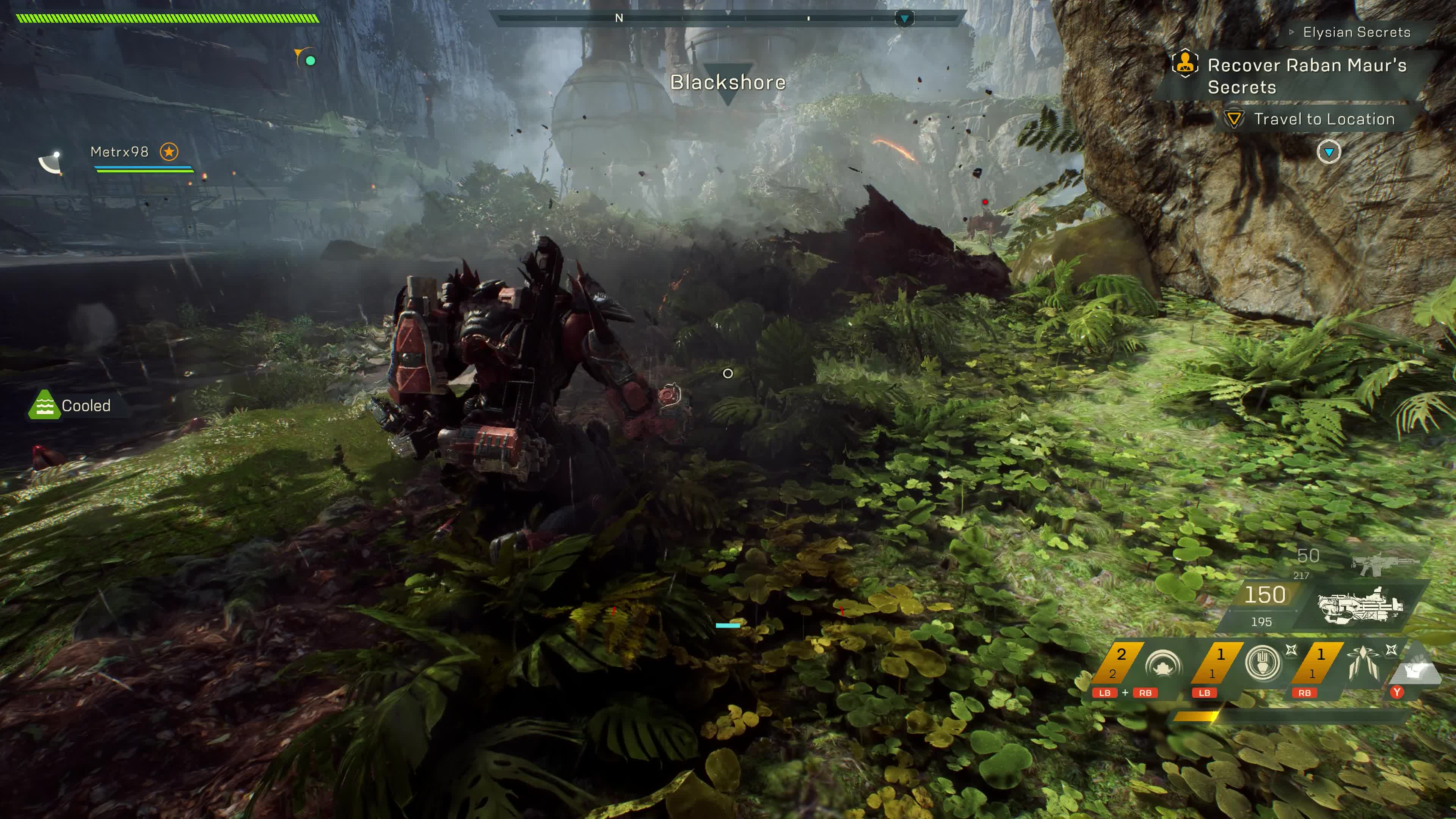Select the Travel to Location objective step

pos(1323,119)
